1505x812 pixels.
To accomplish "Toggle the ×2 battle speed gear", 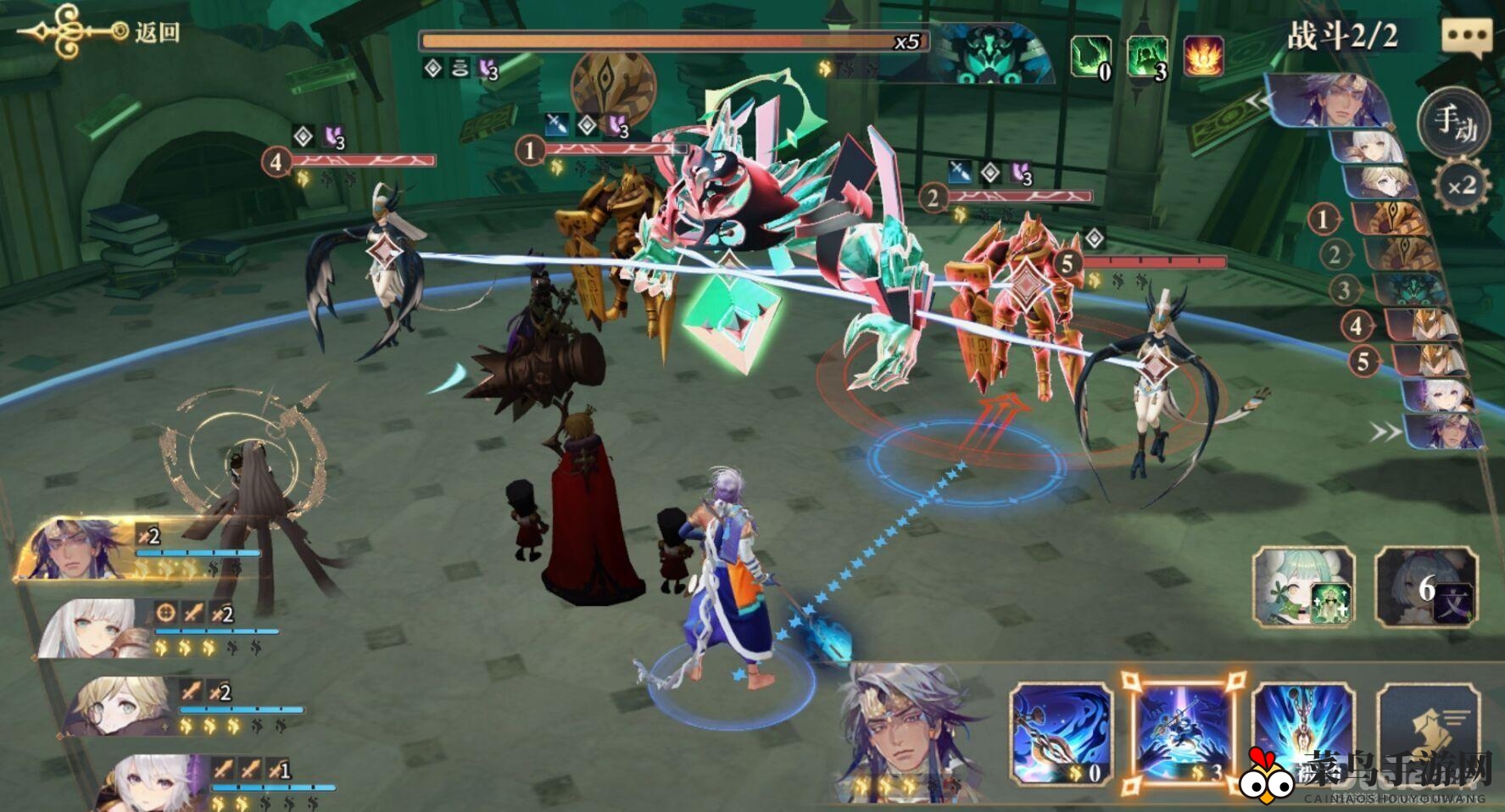I will [x=1461, y=186].
